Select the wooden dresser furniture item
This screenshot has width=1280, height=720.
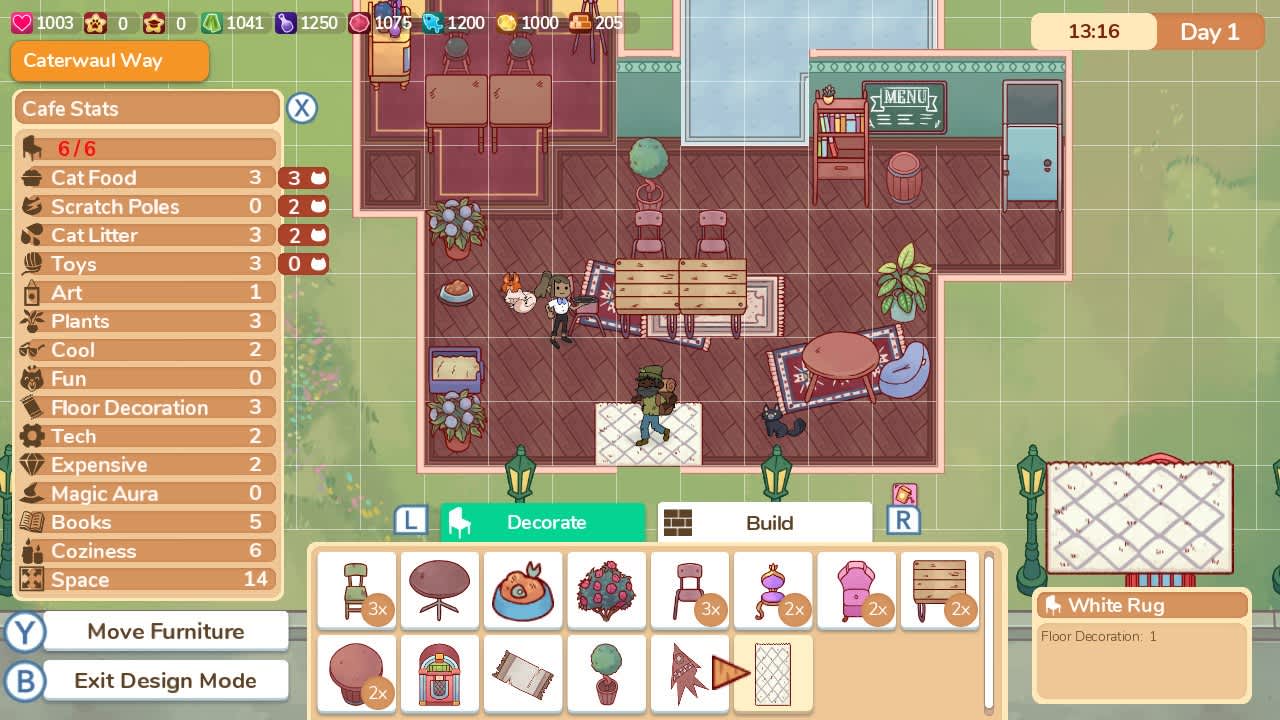939,590
